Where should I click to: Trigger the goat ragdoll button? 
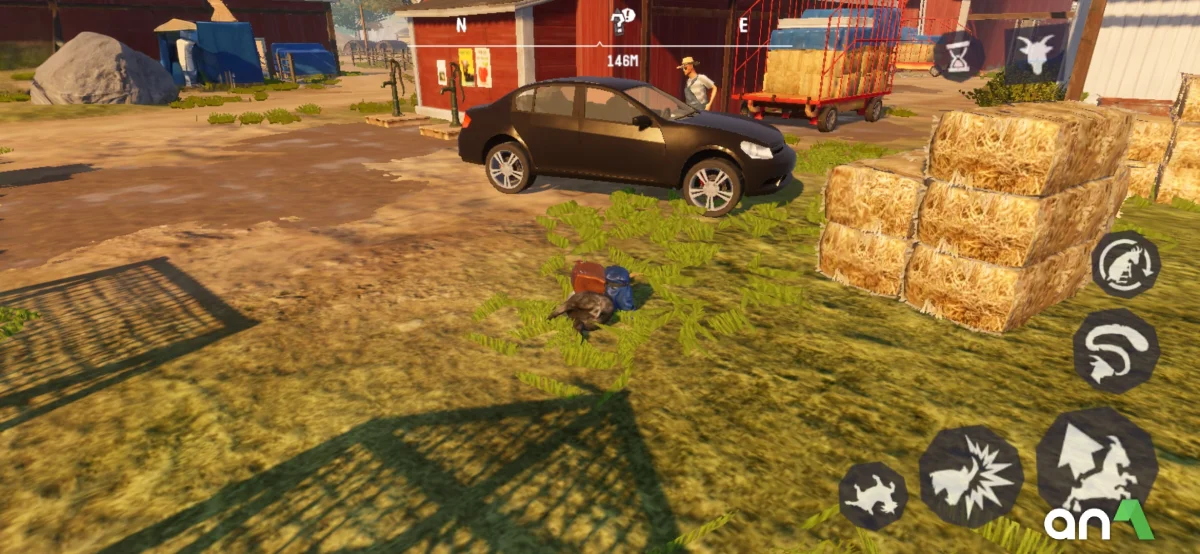873,495
